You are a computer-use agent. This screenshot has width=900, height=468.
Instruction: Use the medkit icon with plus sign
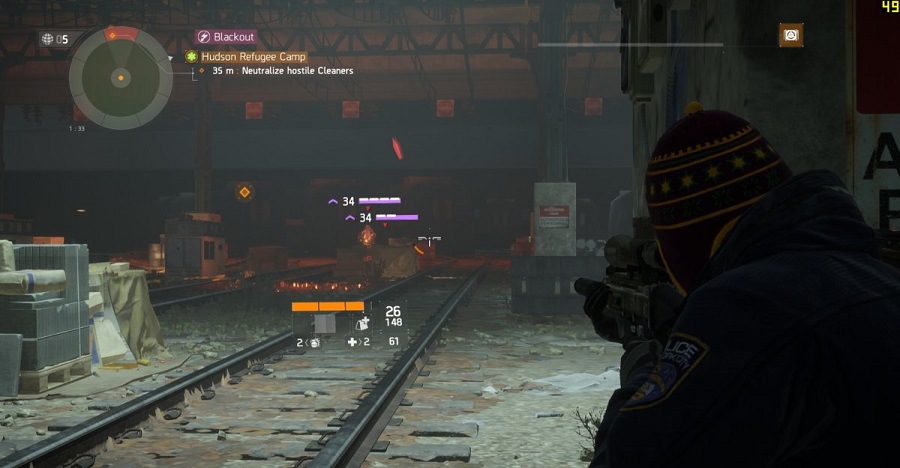click(352, 342)
